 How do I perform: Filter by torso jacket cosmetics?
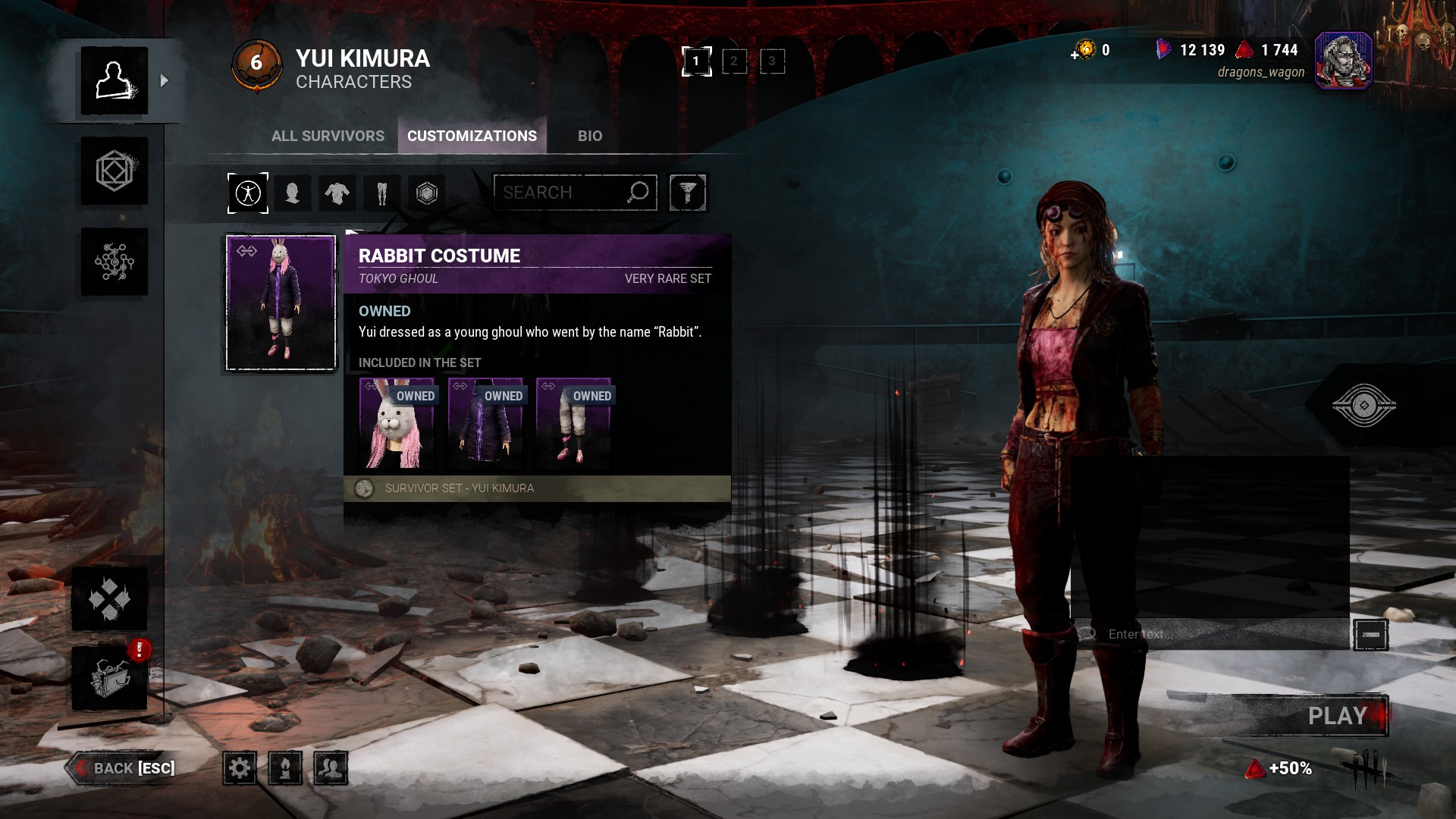(x=337, y=193)
